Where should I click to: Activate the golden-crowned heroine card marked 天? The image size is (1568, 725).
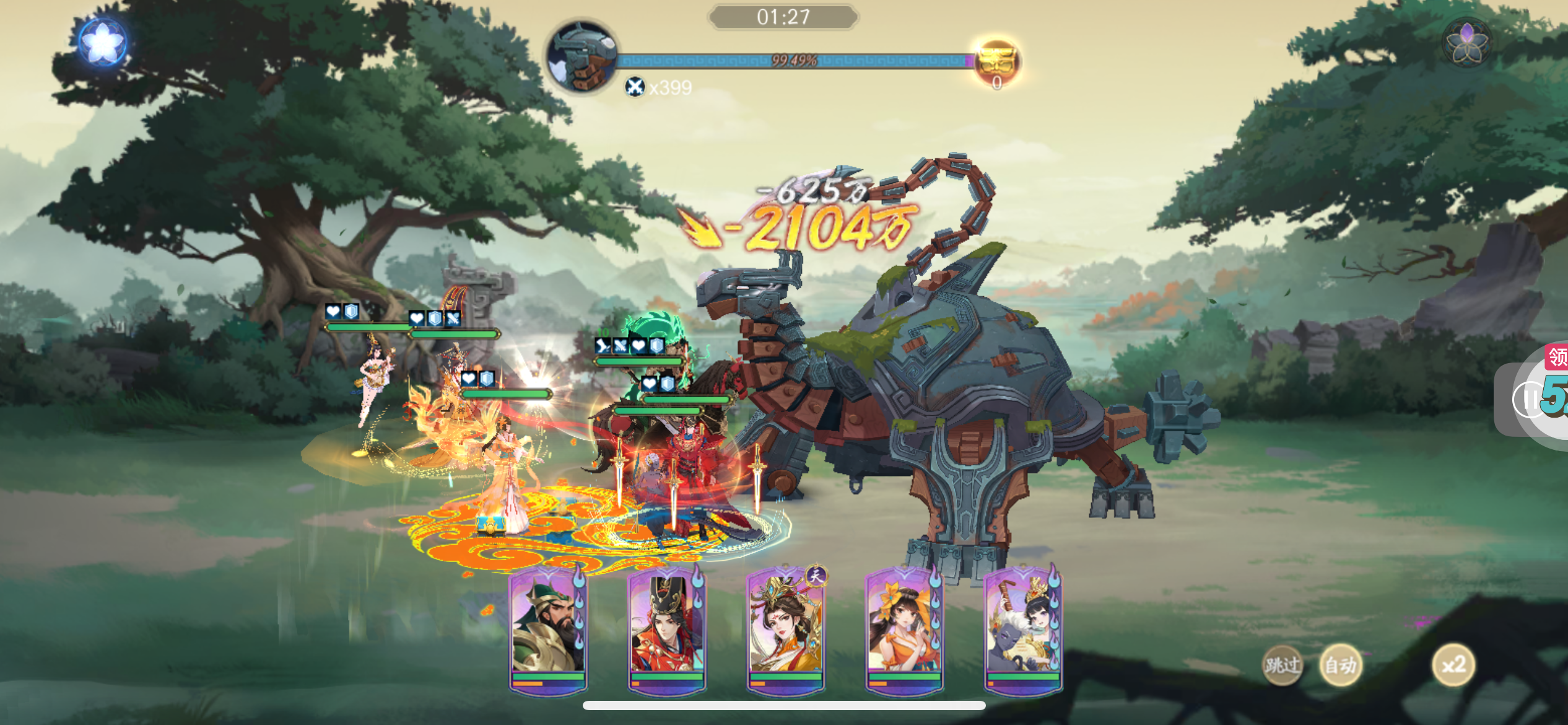786,629
